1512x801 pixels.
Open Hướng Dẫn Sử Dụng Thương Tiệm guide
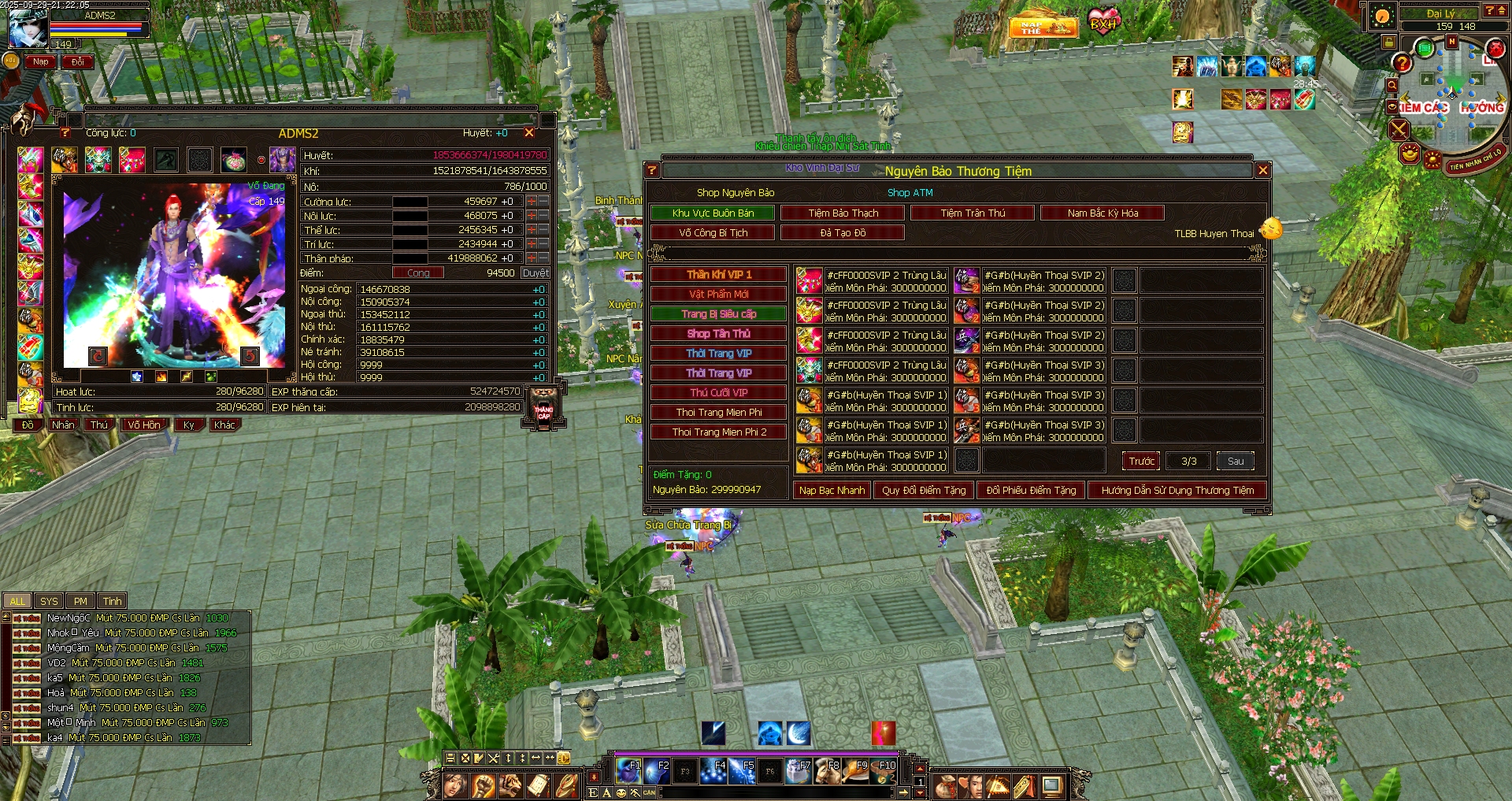click(1177, 490)
